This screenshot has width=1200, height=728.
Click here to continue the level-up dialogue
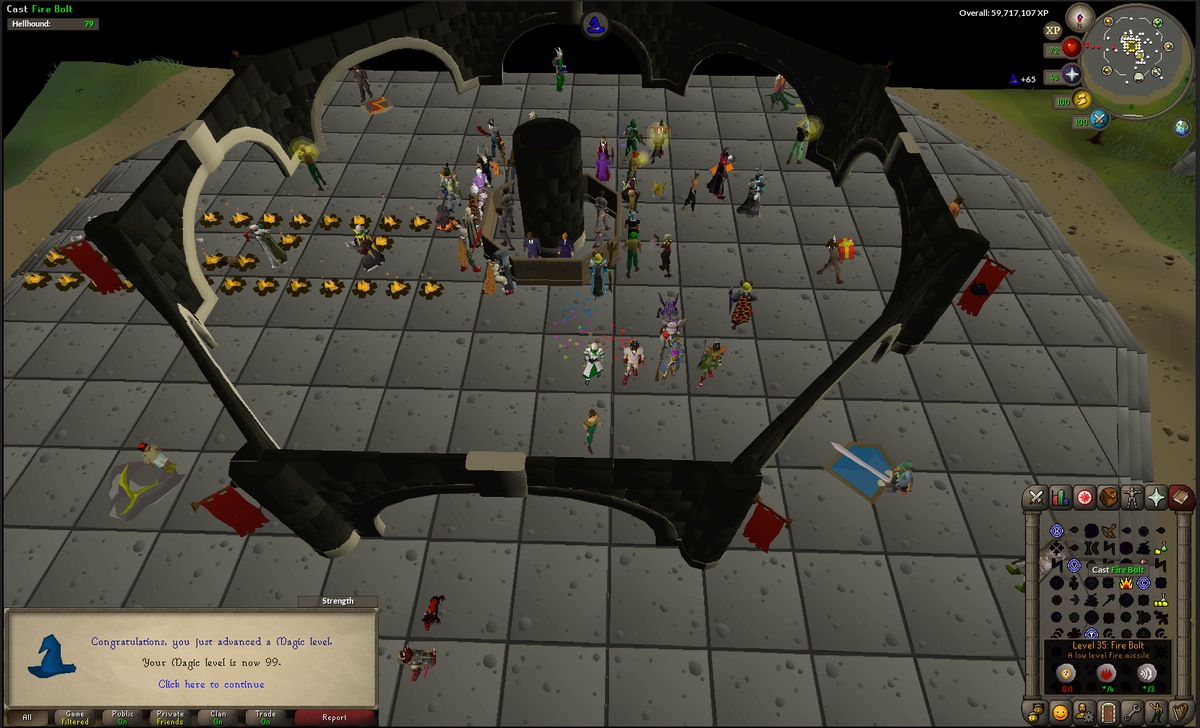tap(211, 685)
